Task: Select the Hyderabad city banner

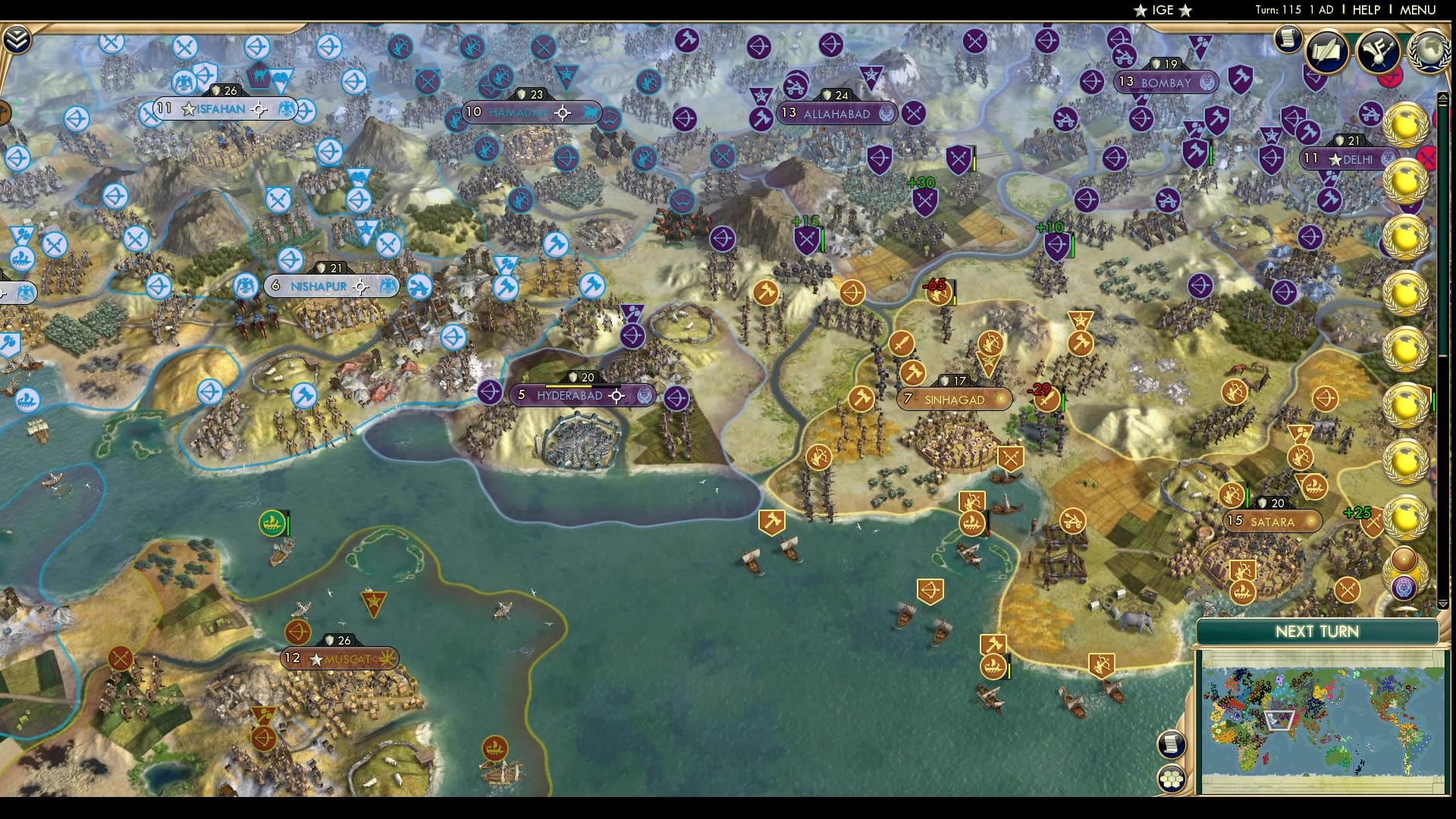Action: pyautogui.click(x=569, y=396)
